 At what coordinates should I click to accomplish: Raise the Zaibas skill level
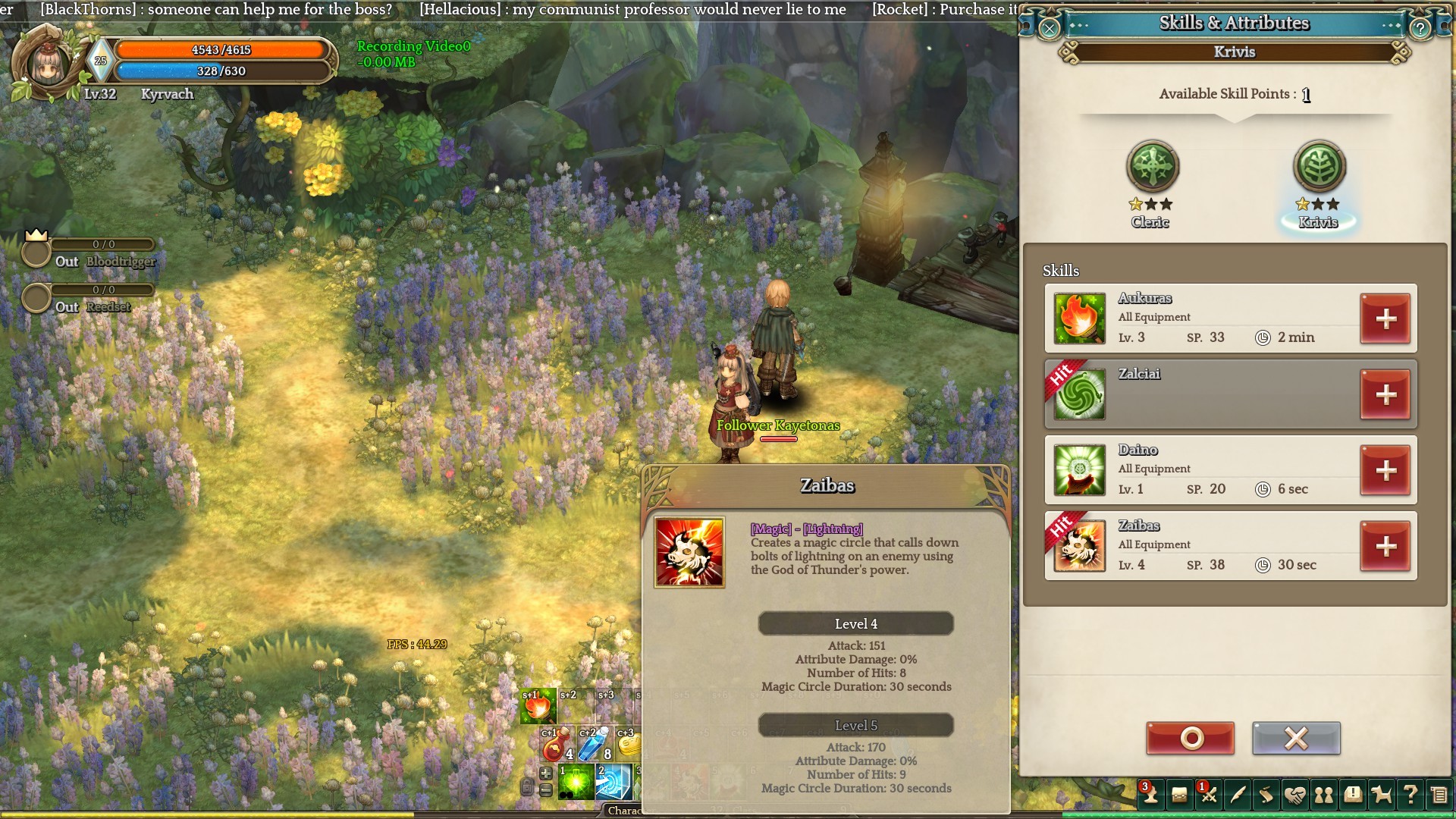tap(1385, 546)
